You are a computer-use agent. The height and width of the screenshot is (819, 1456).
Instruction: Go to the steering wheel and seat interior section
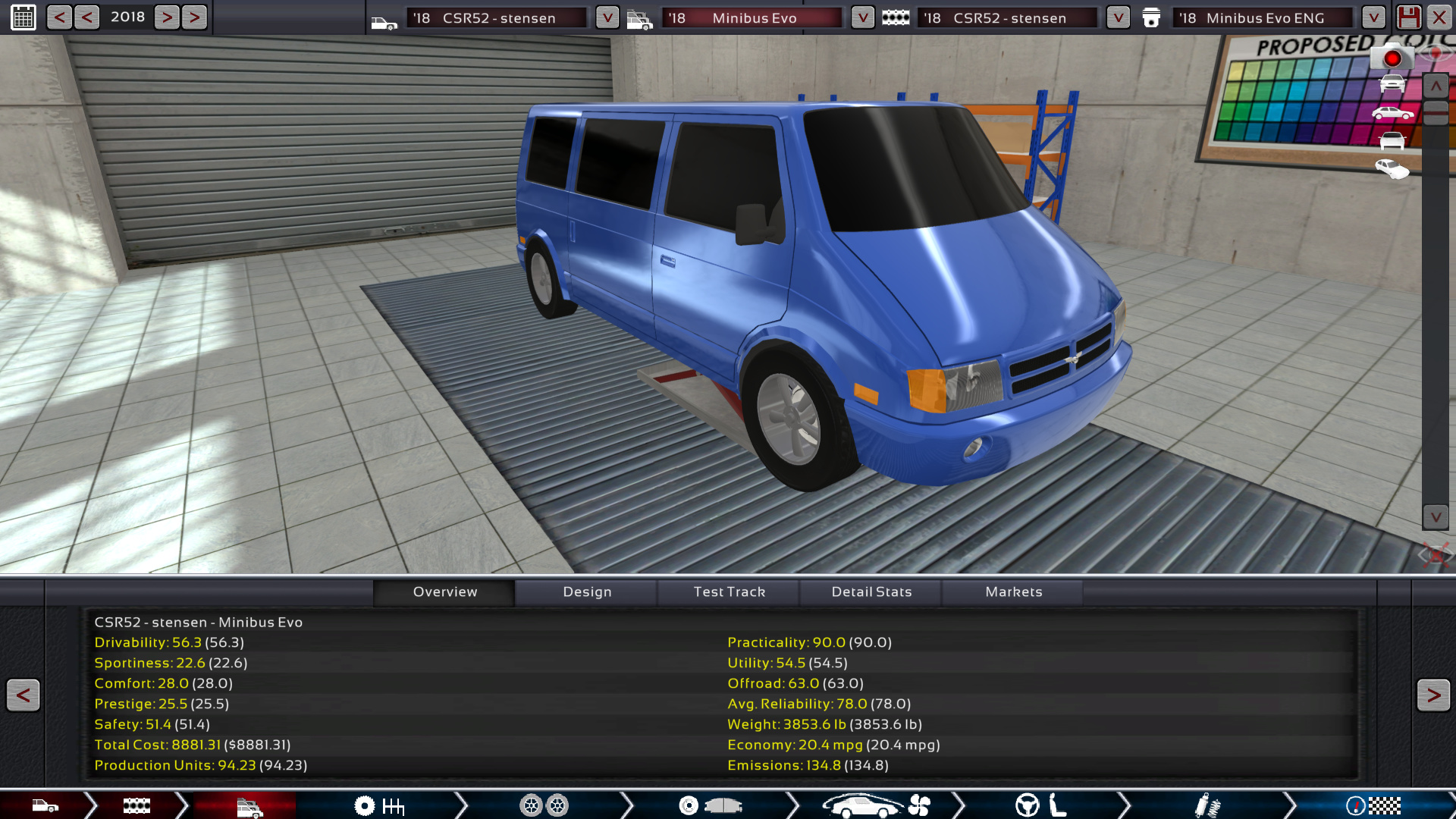[x=1040, y=805]
